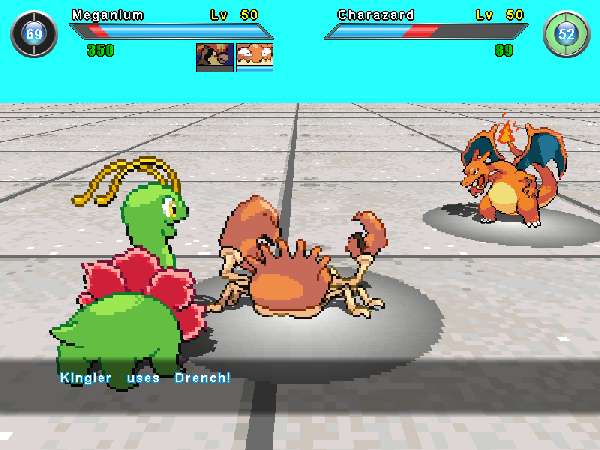Image resolution: width=600 pixels, height=450 pixels.
Task: Select the Kingler party portrait
Action: tap(254, 56)
